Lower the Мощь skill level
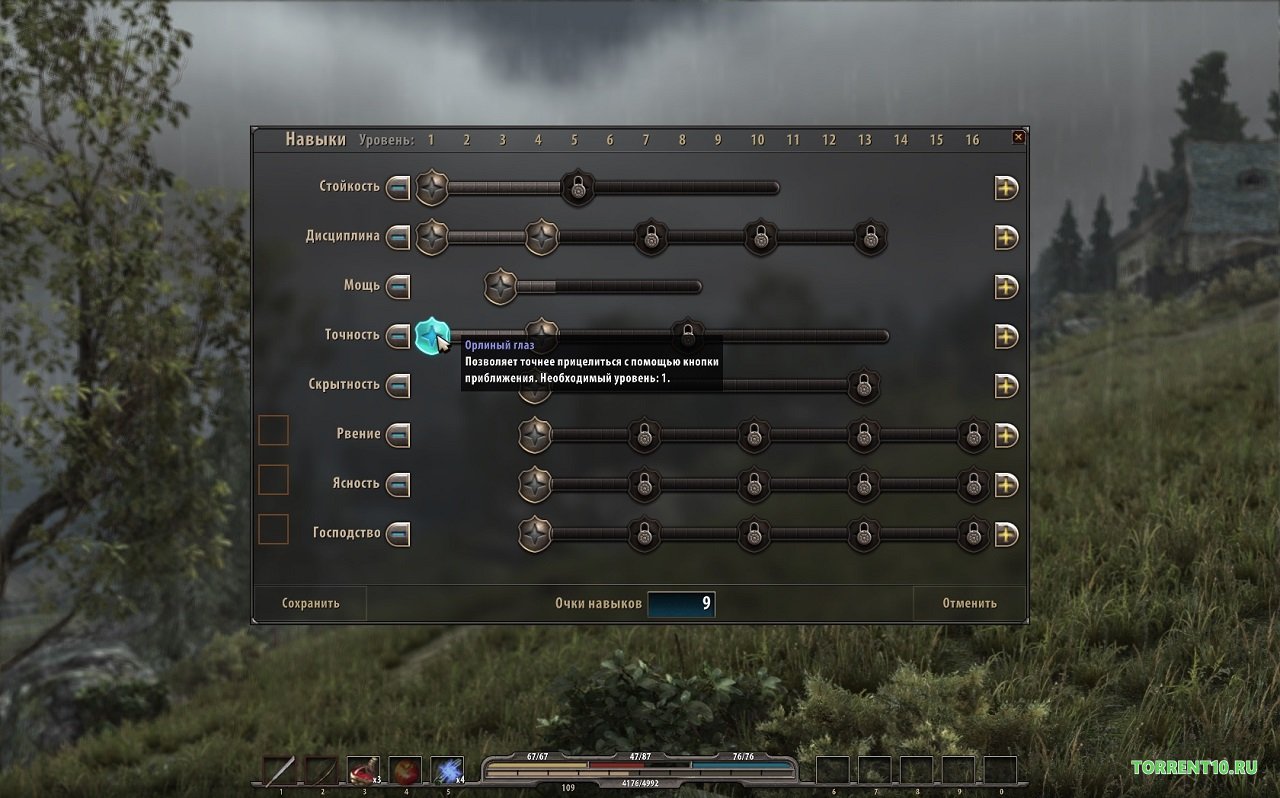Image resolution: width=1280 pixels, height=798 pixels. (x=398, y=287)
